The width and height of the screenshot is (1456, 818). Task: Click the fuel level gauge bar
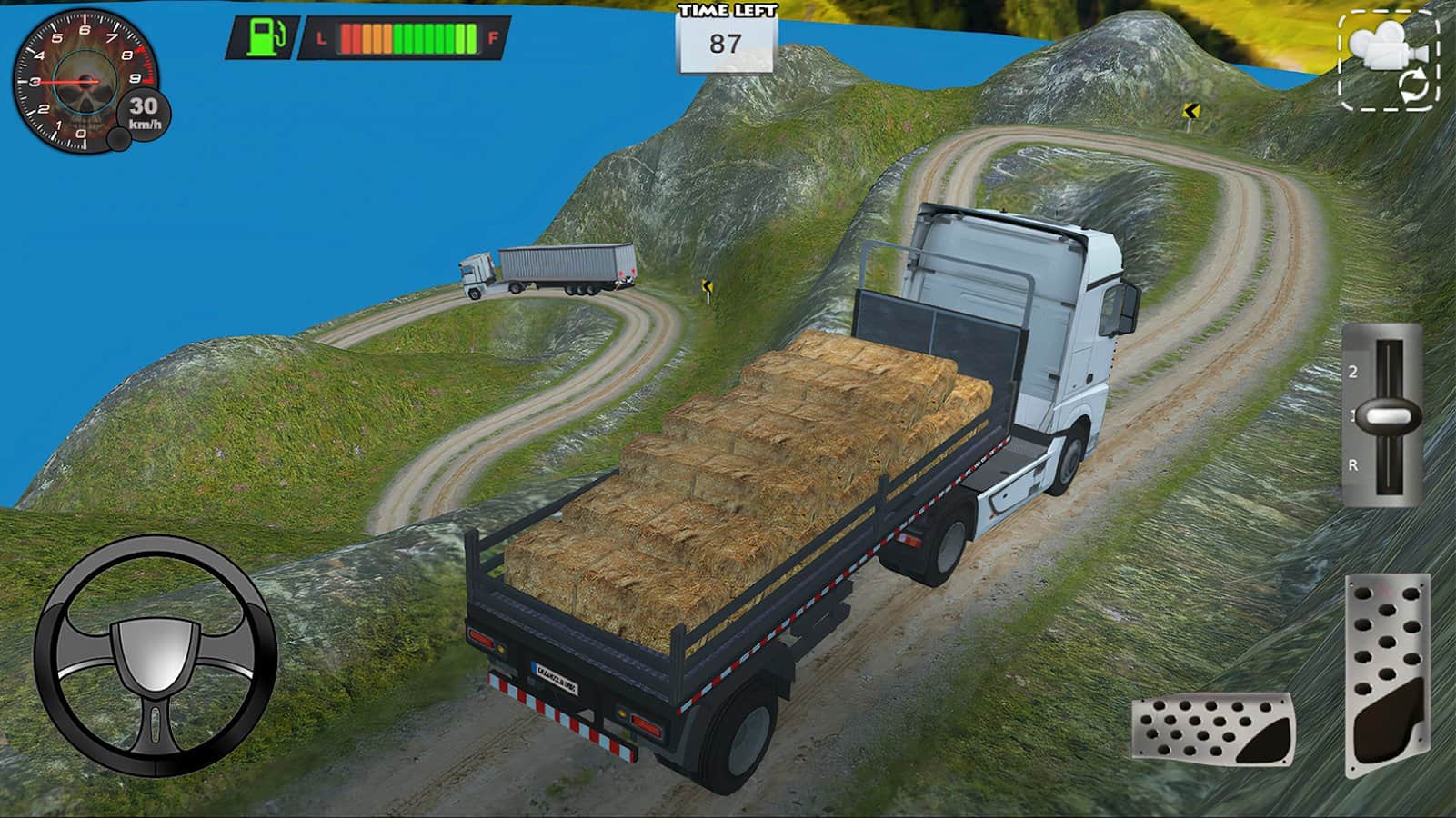click(407, 38)
